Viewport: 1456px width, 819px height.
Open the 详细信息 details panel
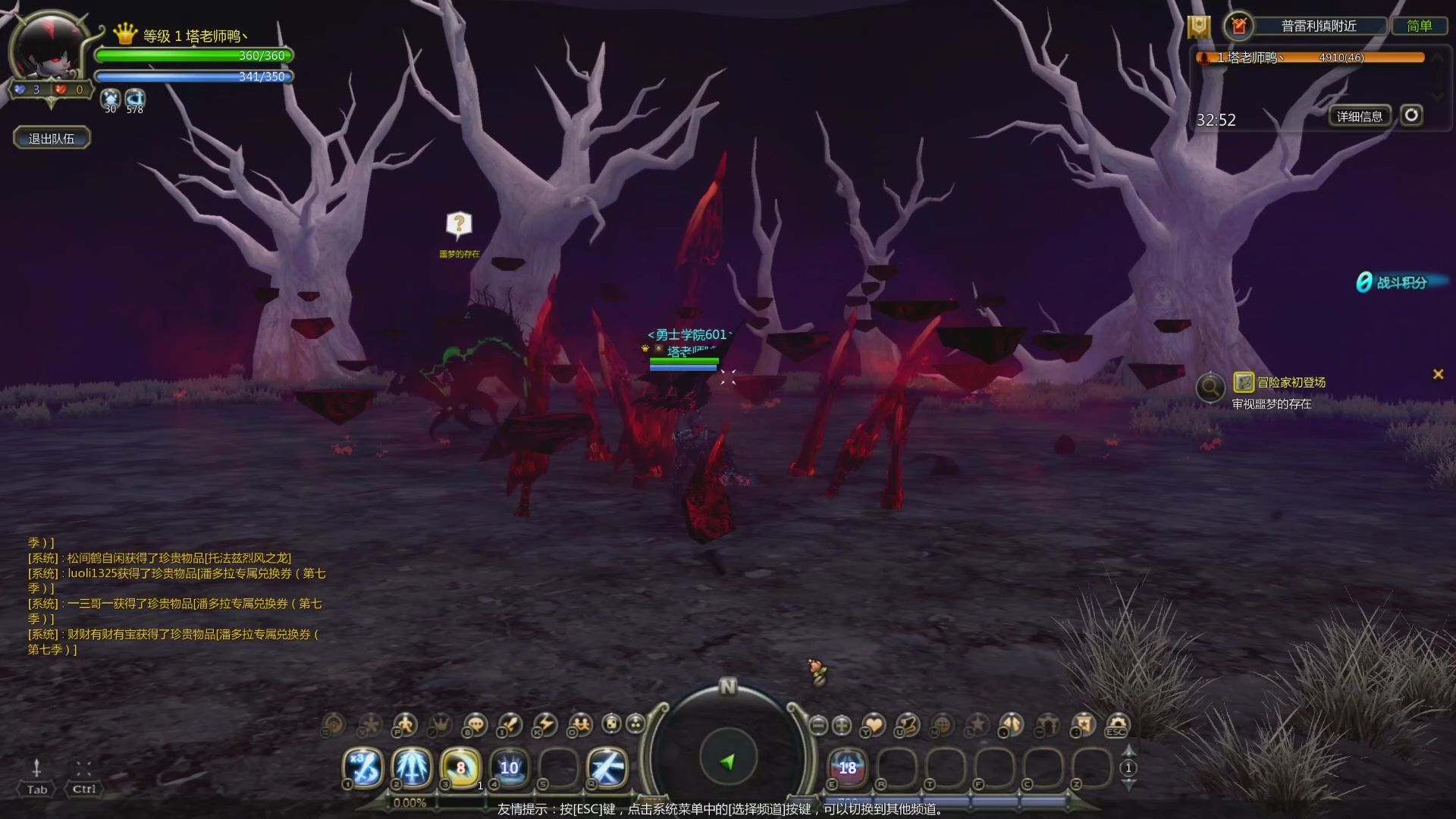pos(1359,116)
